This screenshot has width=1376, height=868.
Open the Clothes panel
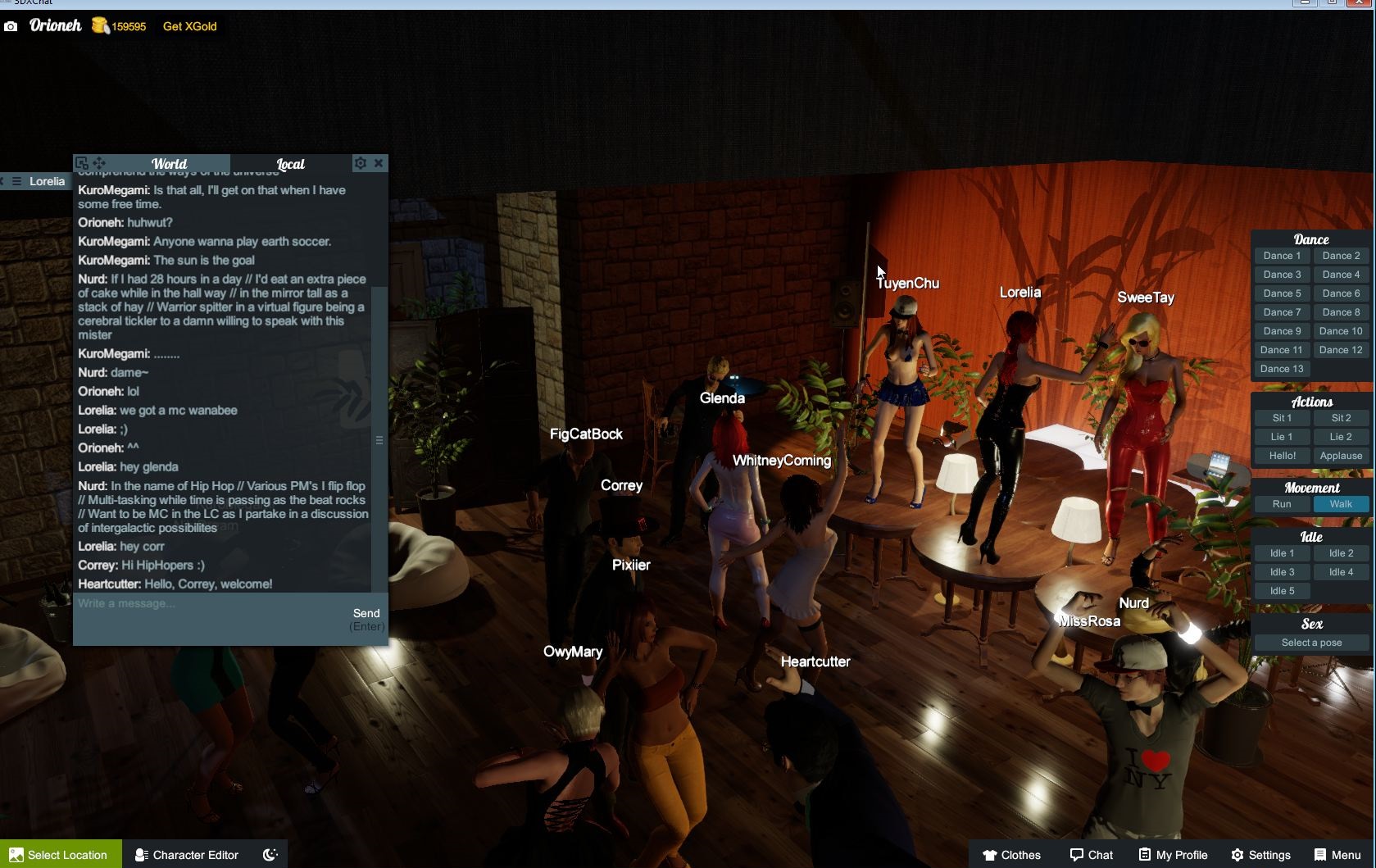1011,854
